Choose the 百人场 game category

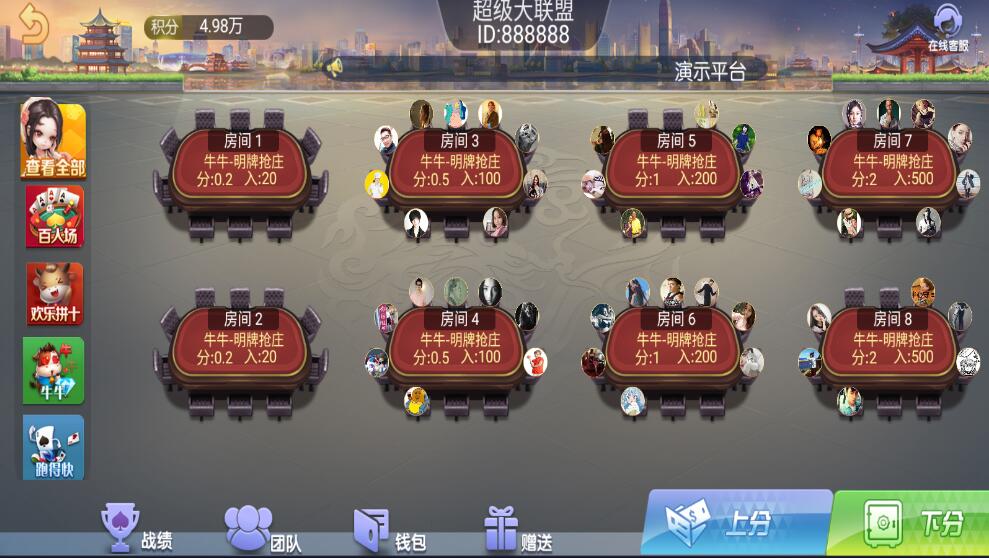point(54,217)
